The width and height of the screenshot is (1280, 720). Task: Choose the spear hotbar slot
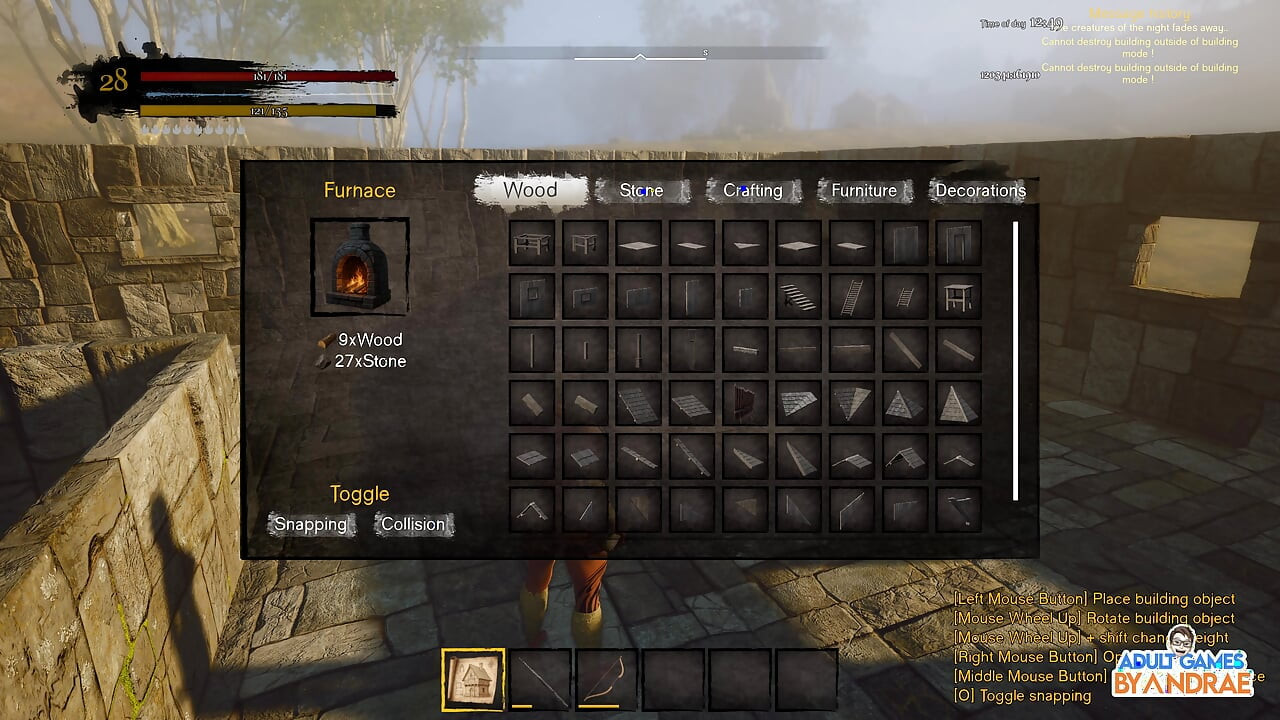click(x=540, y=680)
